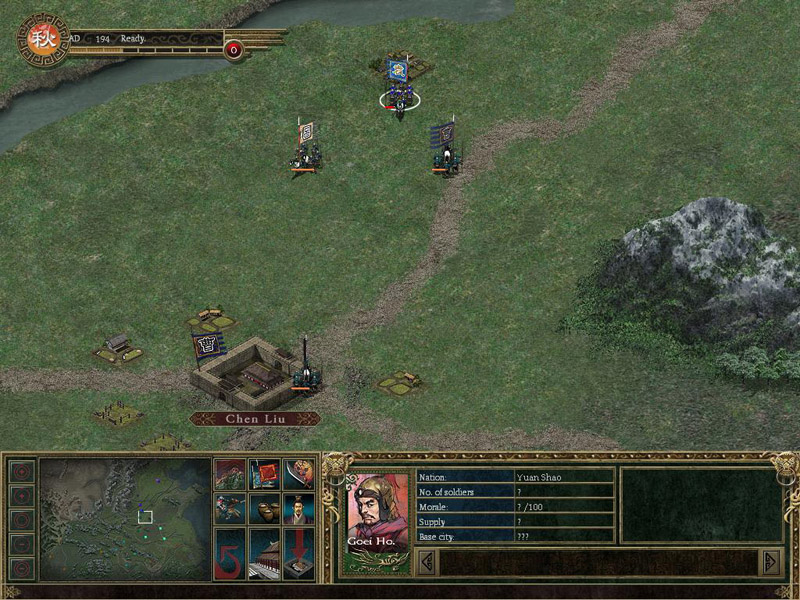Click the autumn season emblem
This screenshot has height=600, width=800.
42,40
